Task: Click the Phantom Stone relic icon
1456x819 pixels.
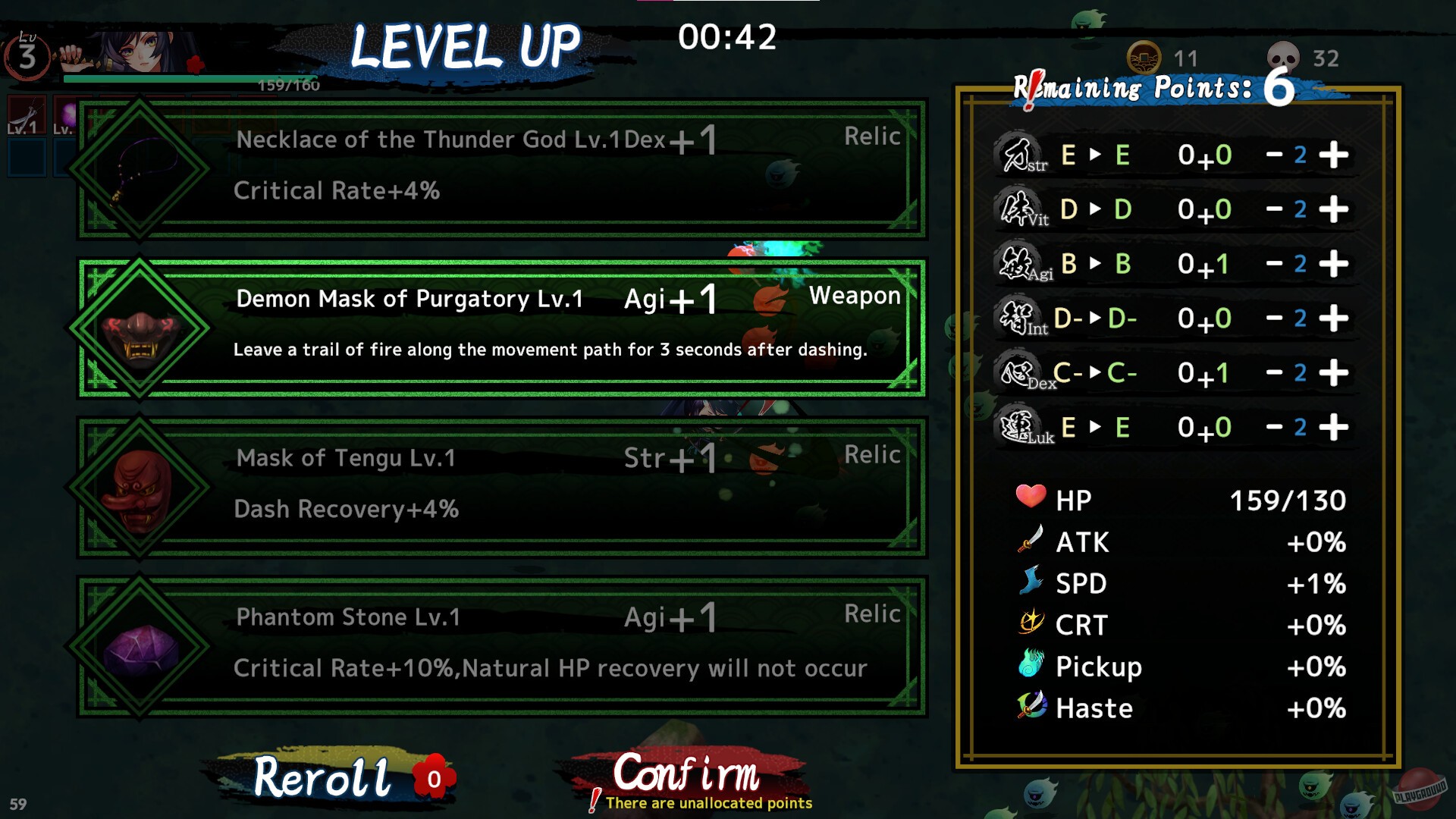Action: [x=140, y=652]
